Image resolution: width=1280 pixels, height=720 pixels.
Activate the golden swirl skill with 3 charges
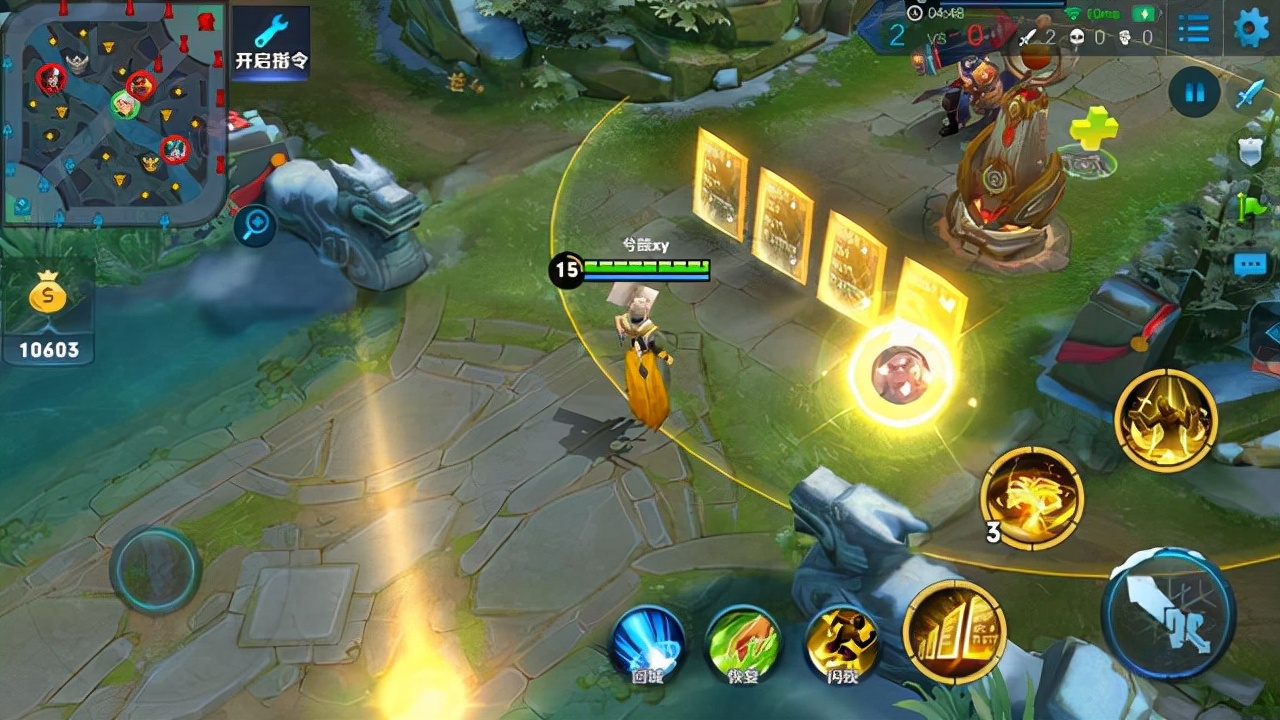(1031, 498)
